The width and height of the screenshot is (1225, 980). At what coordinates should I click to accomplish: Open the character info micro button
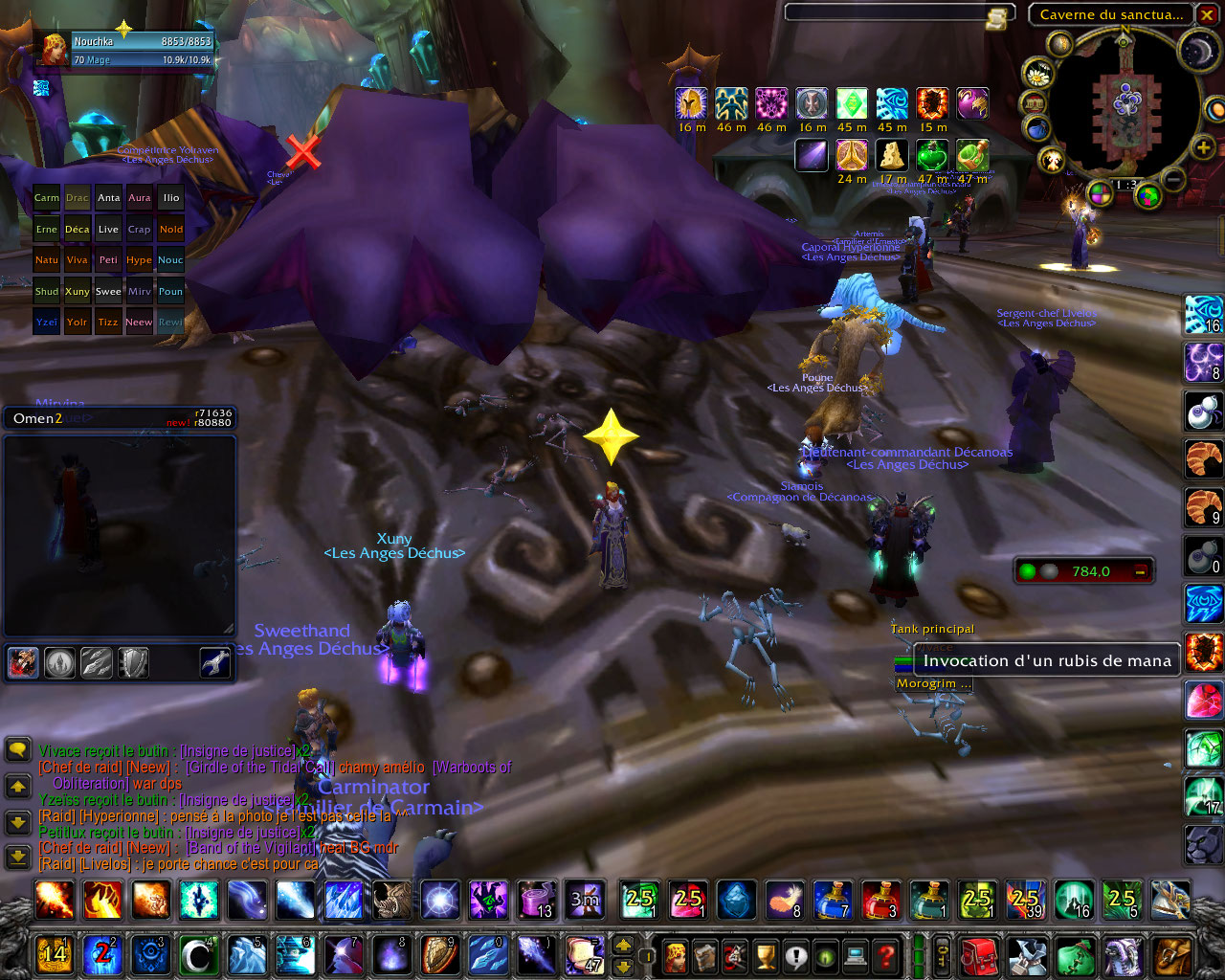coord(676,954)
